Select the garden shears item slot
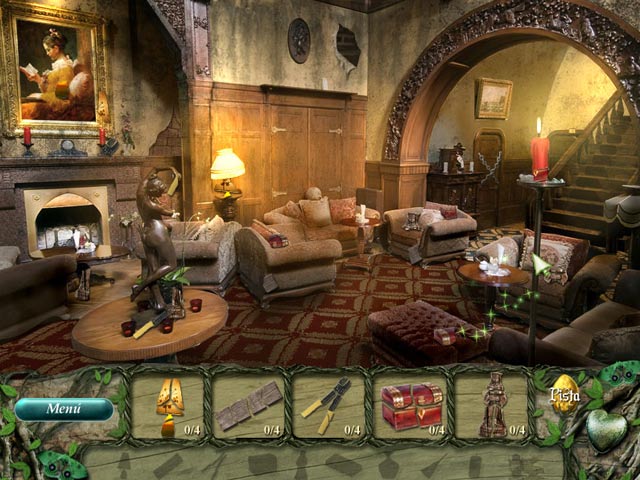This screenshot has width=640, height=480. 329,406
